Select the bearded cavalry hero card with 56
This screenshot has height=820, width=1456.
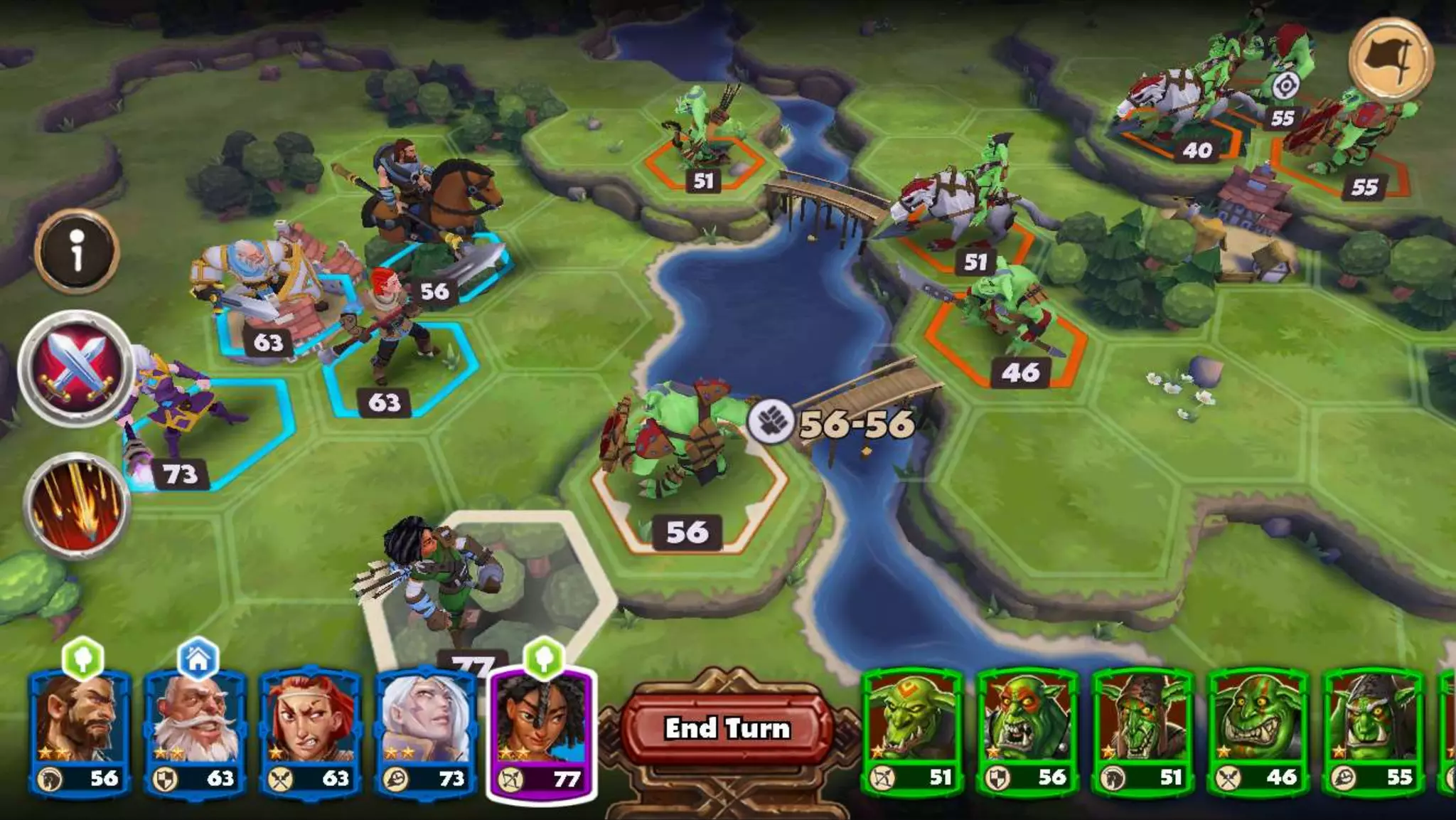(x=79, y=733)
